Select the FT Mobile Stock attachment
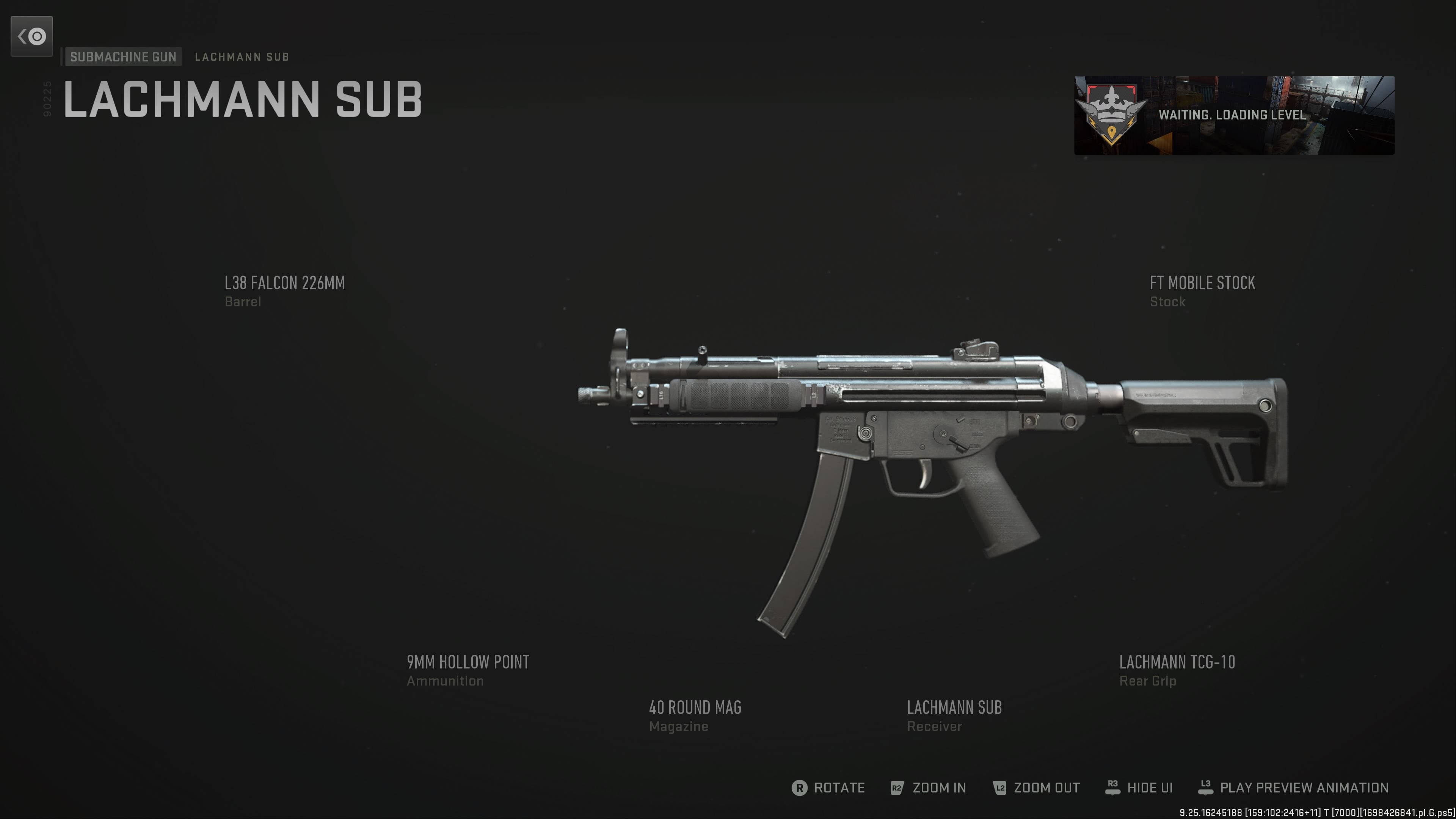The width and height of the screenshot is (1456, 819). point(1202,290)
